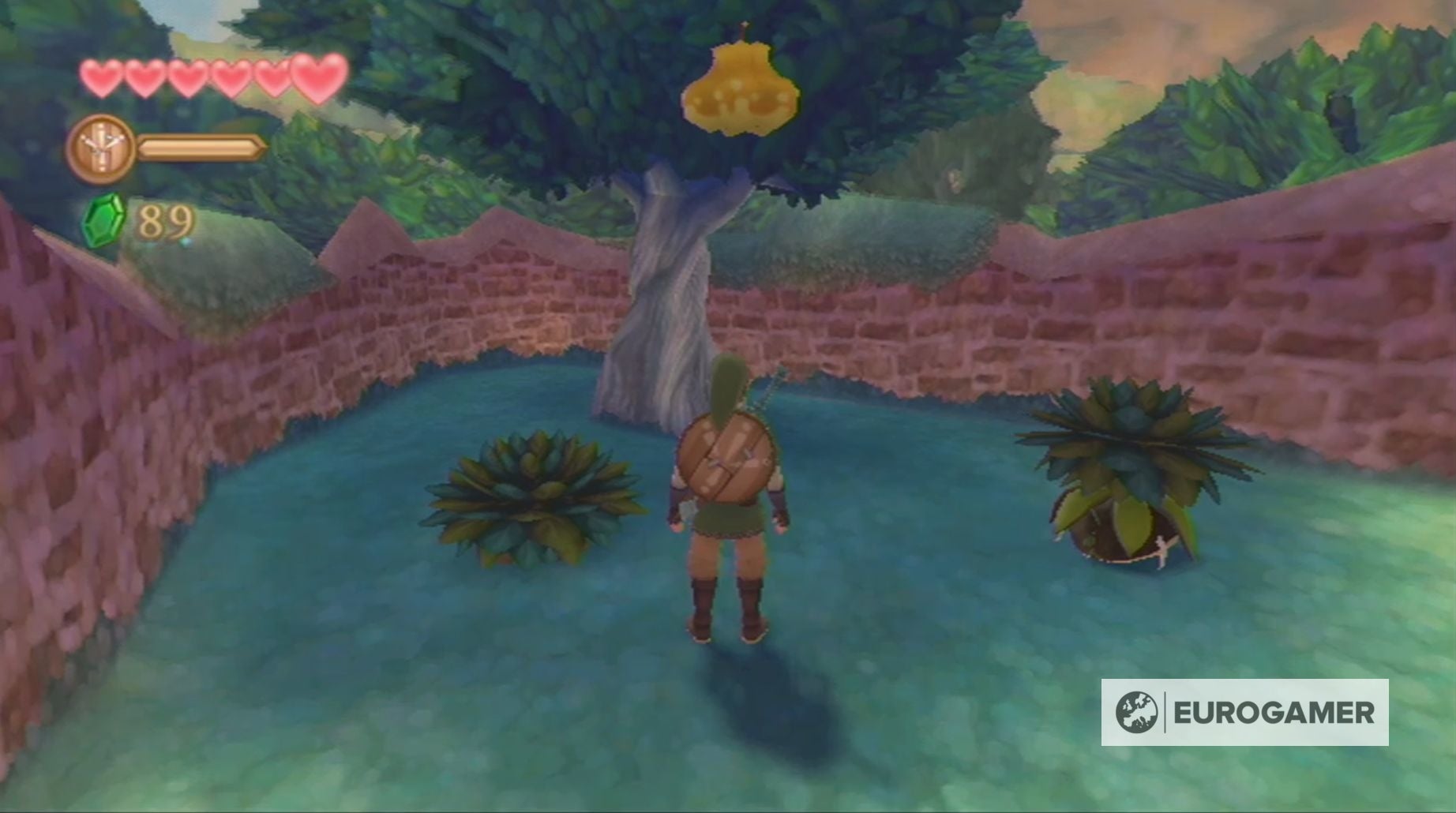
Task: Select the circular shield gauge emblem
Action: 102,146
